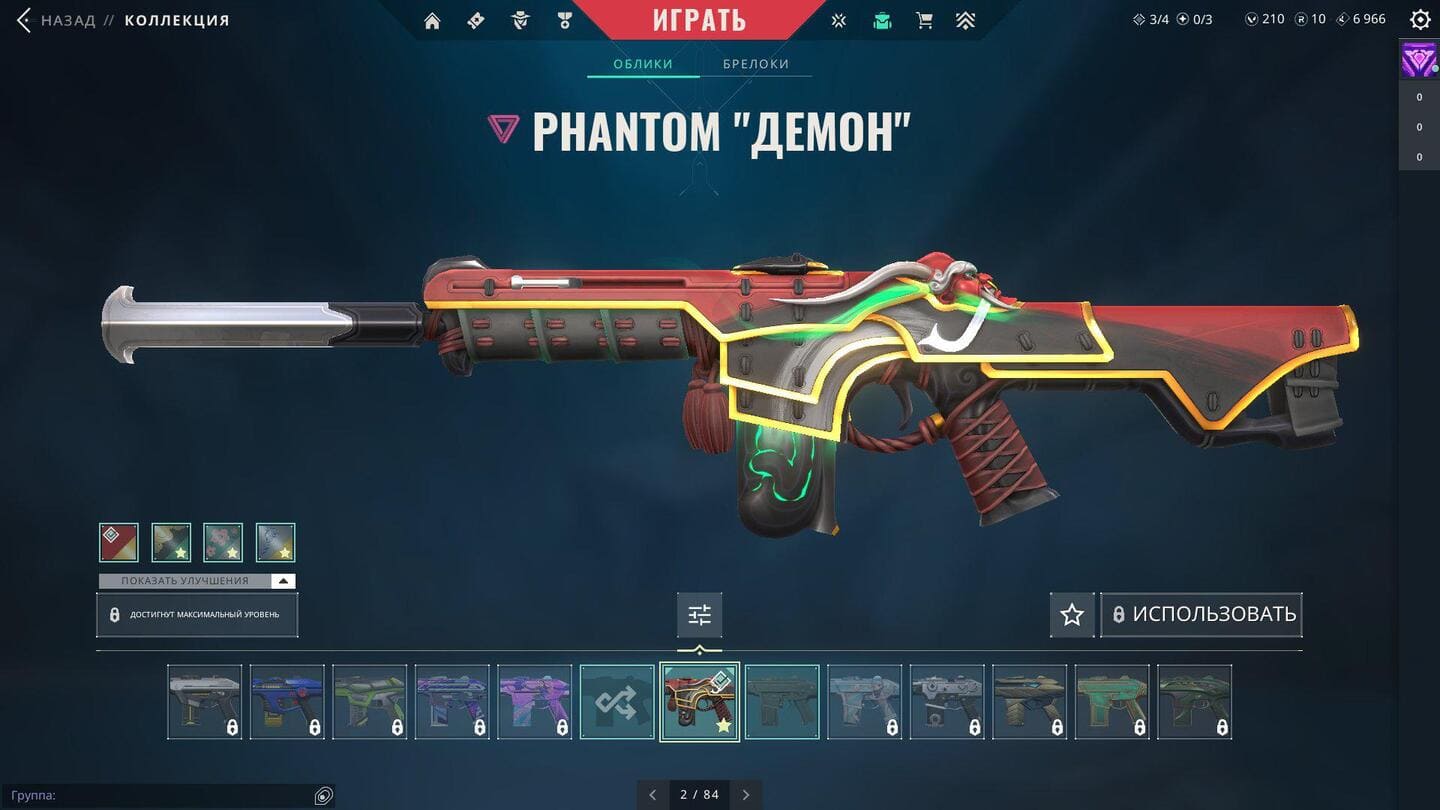Choose the randomize skin shuffle tile

click(x=617, y=702)
